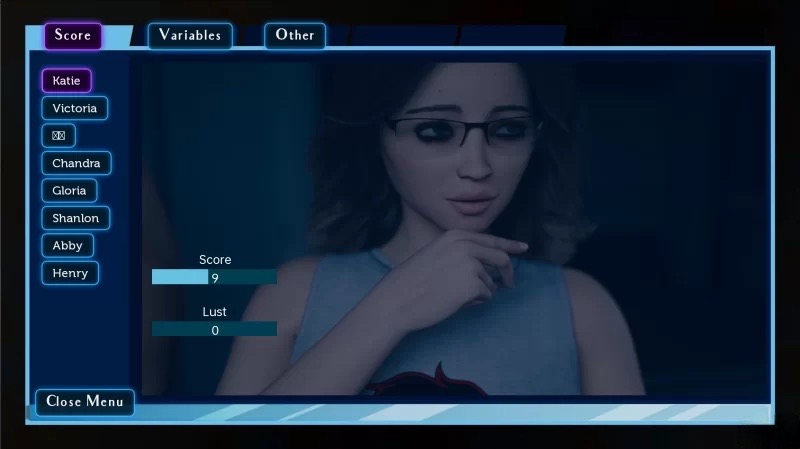Viewport: 800px width, 449px height.
Task: Select Katie in the character list
Action: click(66, 80)
